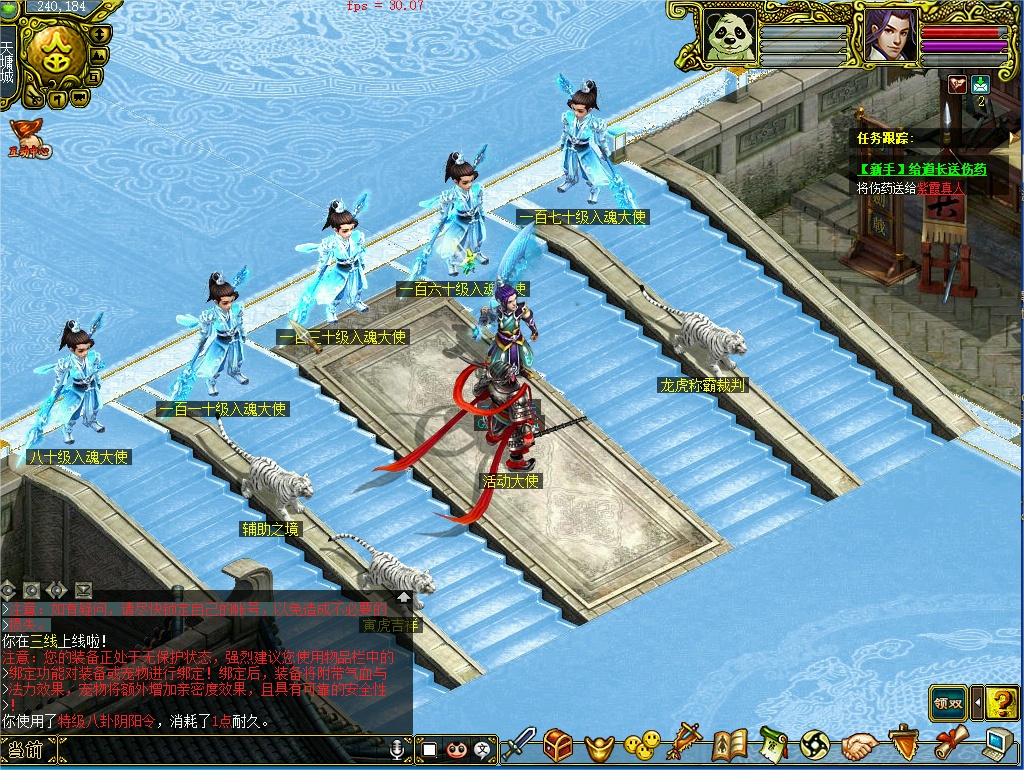The image size is (1024, 770).
Task: Open the book icon in bottom toolbar
Action: (x=730, y=745)
